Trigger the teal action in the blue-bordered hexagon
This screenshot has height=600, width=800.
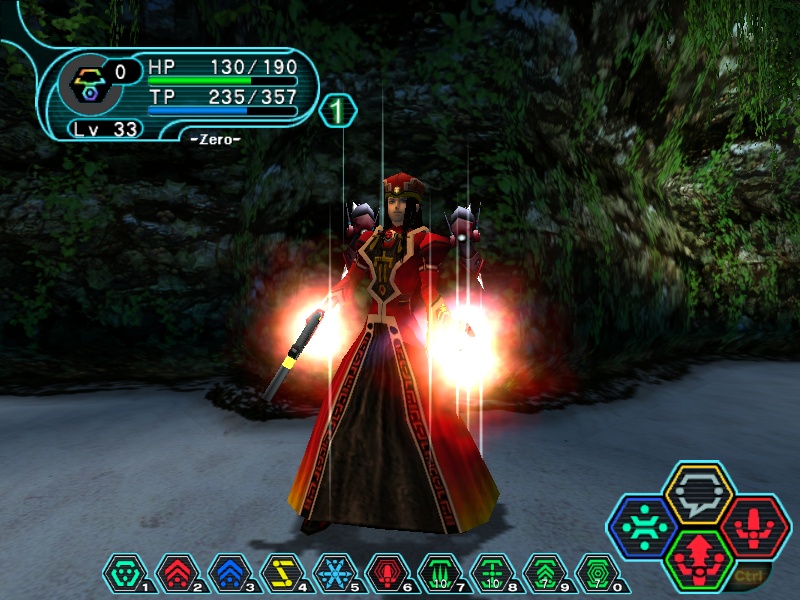(644, 527)
